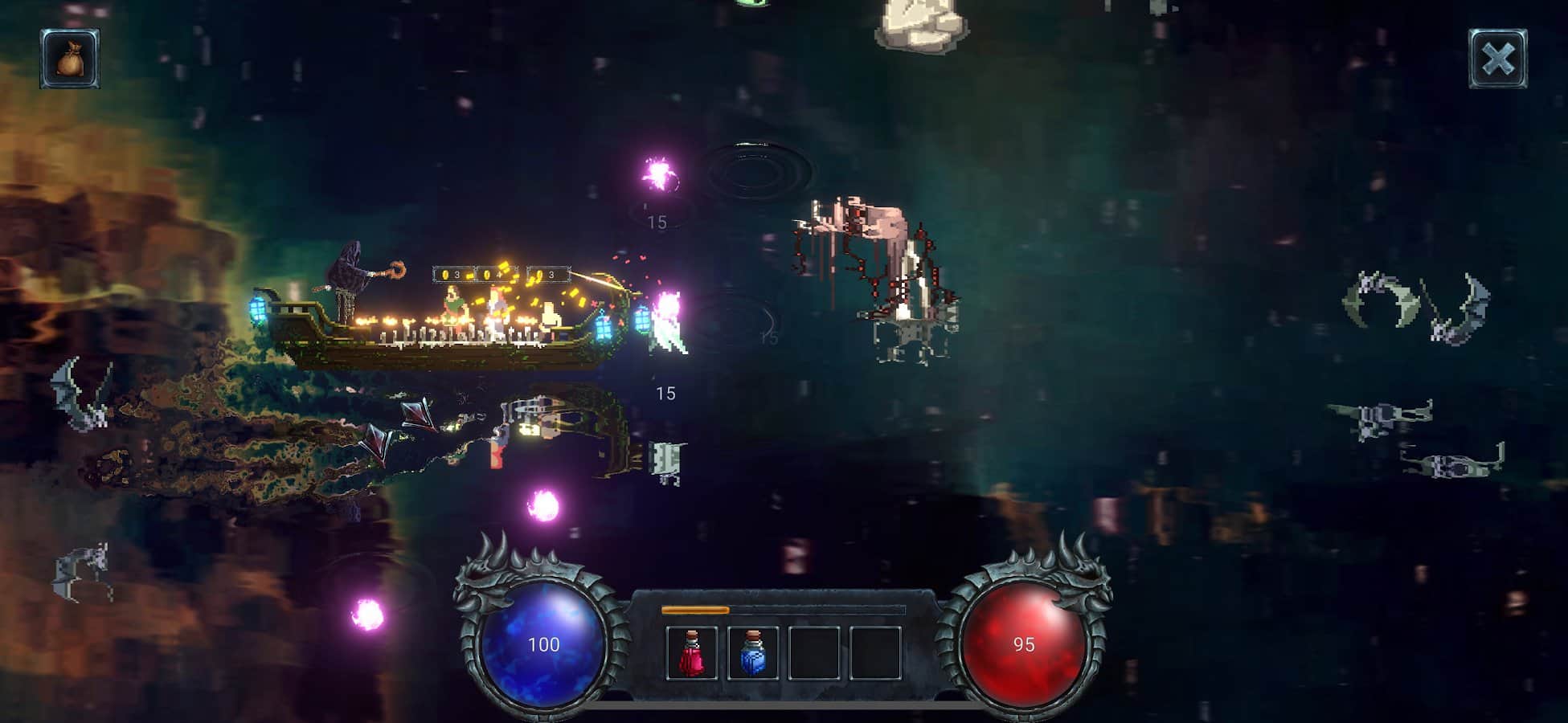The width and height of the screenshot is (1568, 723).
Task: Click the X button to exit the level
Action: click(x=1496, y=56)
